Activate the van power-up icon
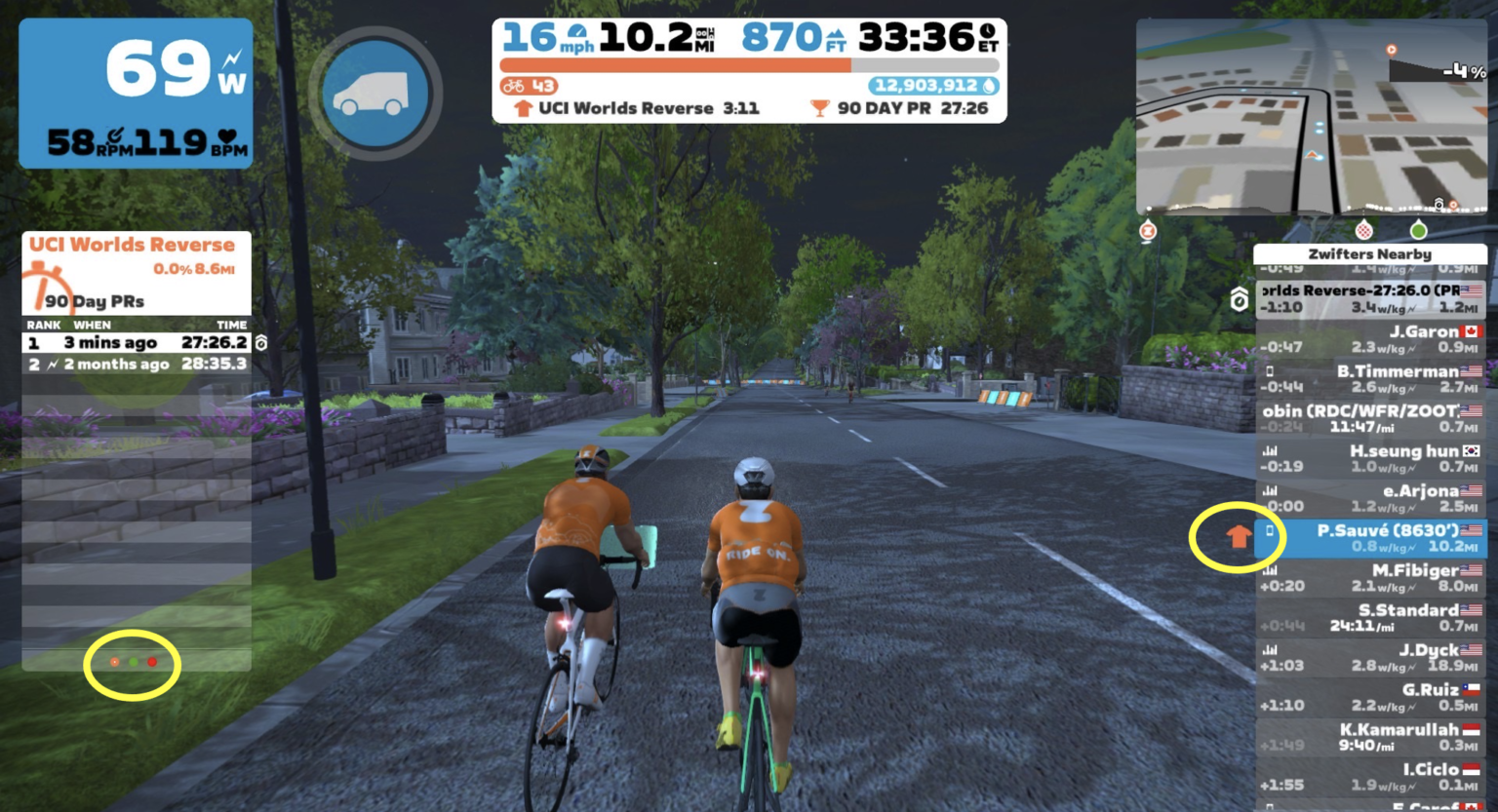Screen dimensions: 1498x812 coord(375,94)
